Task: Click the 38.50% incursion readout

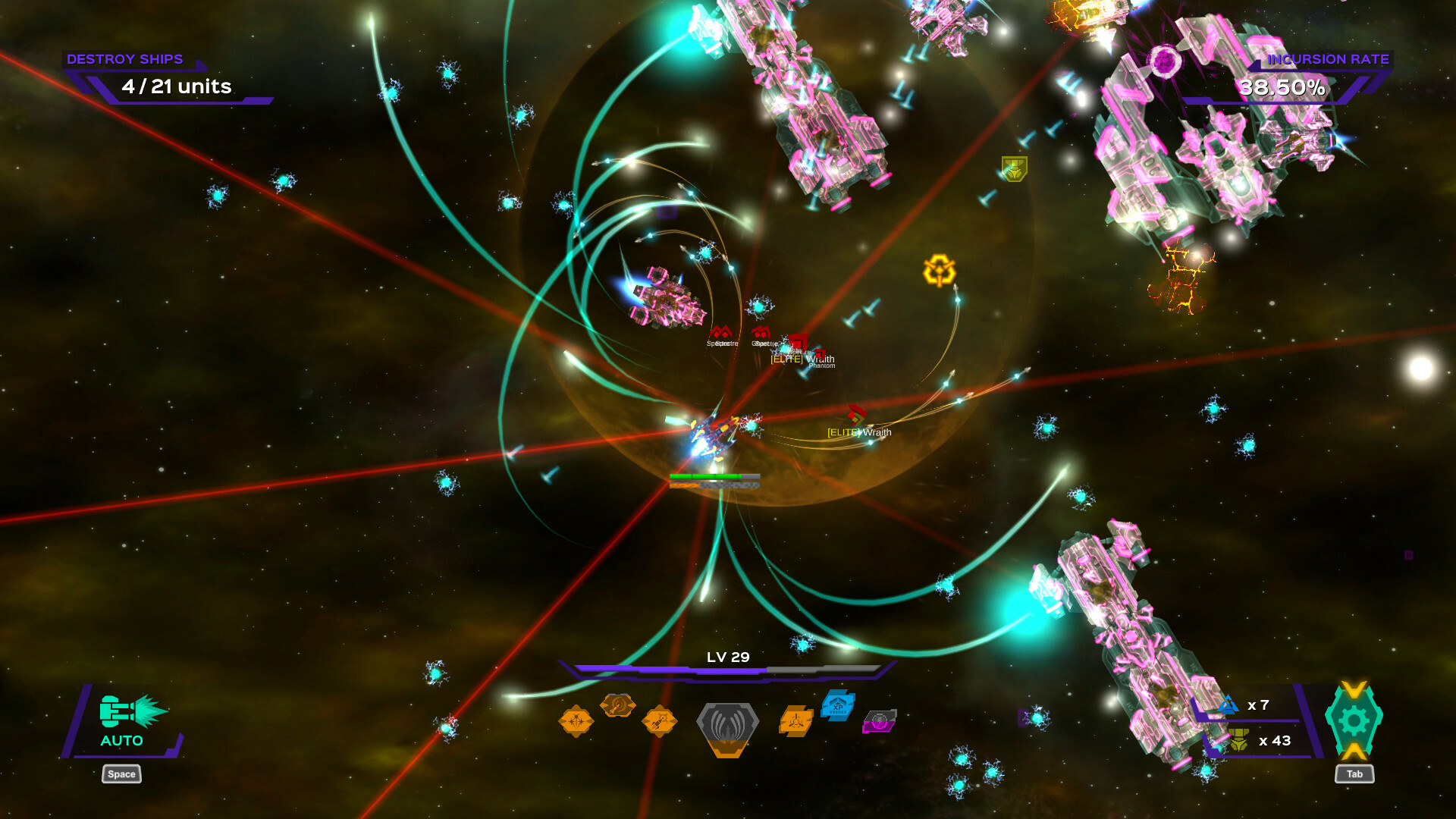Action: click(1280, 89)
